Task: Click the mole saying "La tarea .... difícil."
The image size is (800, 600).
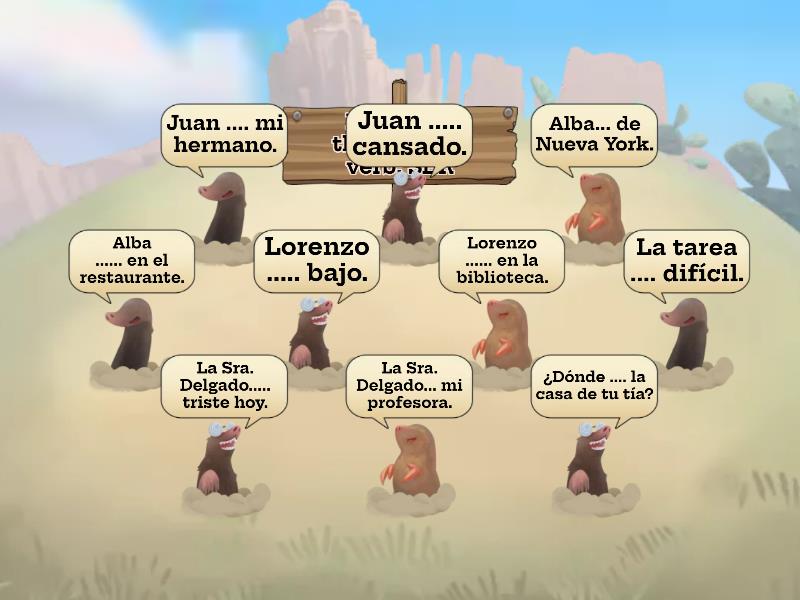Action: 687,335
